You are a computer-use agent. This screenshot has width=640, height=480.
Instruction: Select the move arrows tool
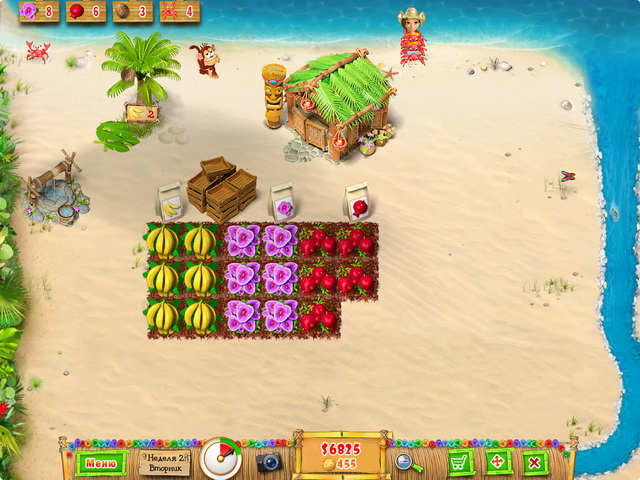(497, 463)
